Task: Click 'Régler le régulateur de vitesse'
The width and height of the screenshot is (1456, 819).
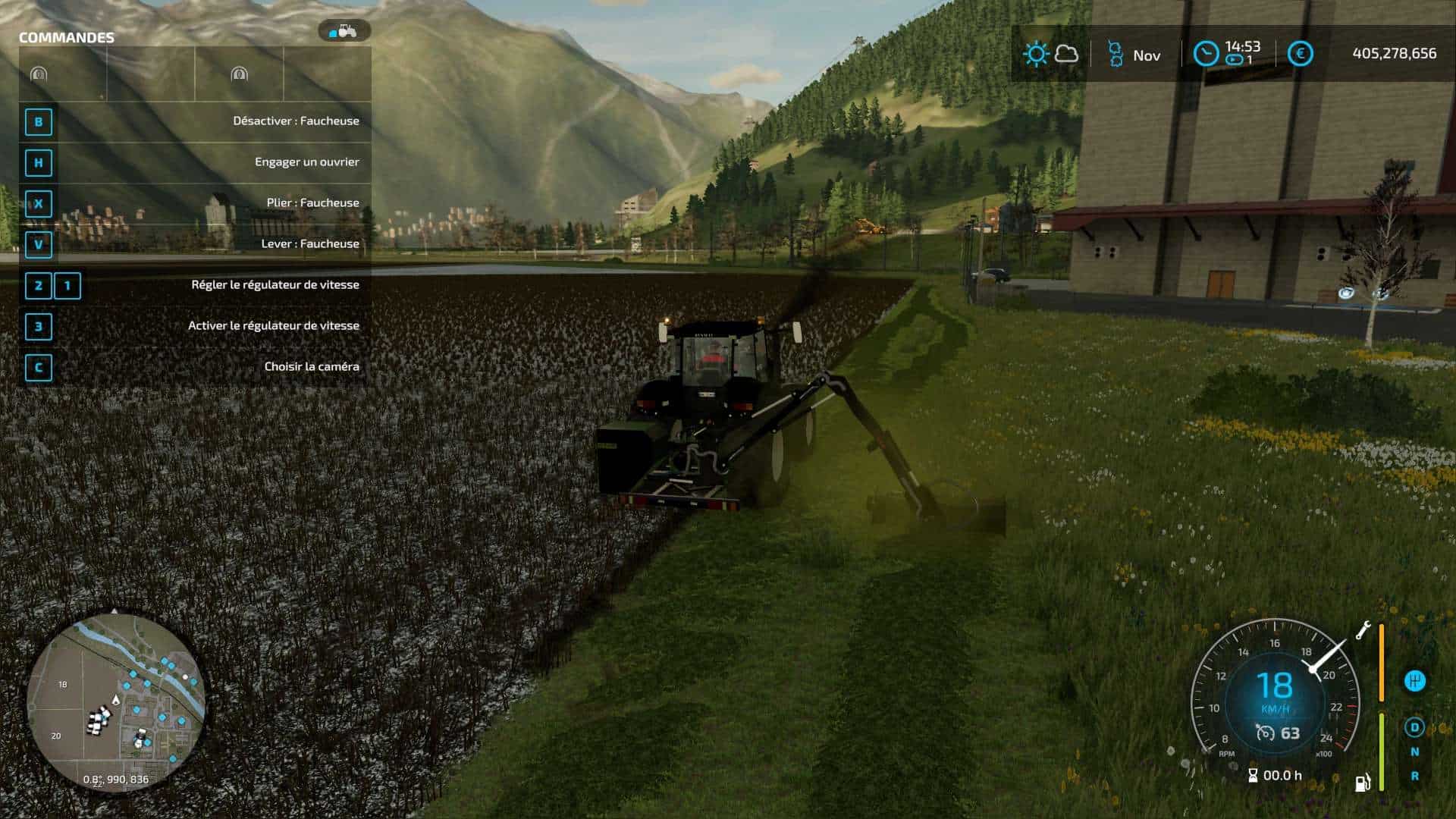Action: click(x=275, y=284)
